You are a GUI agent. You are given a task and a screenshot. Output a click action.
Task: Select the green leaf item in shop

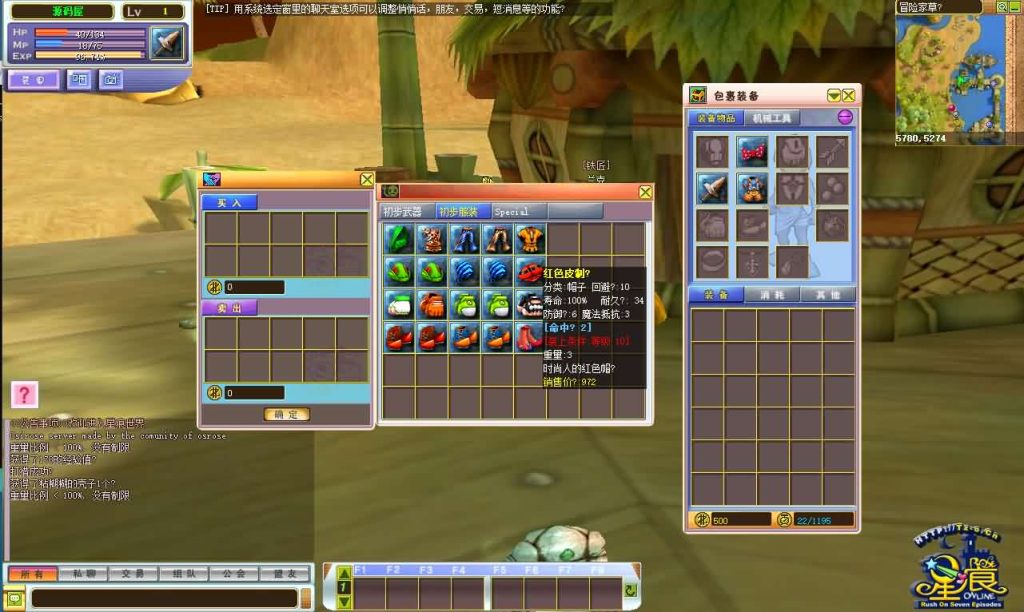[x=399, y=238]
